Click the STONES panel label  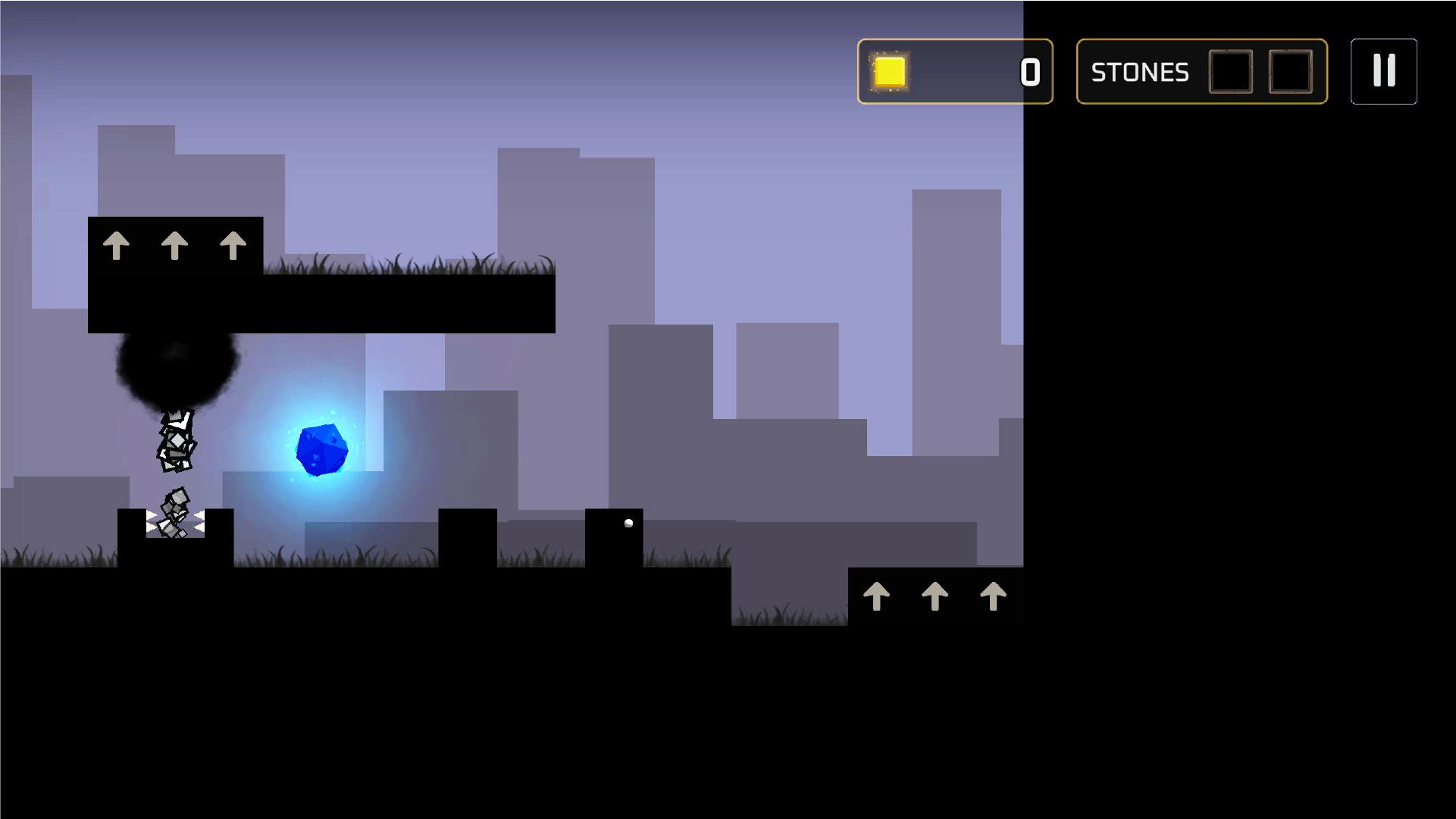tap(1139, 72)
